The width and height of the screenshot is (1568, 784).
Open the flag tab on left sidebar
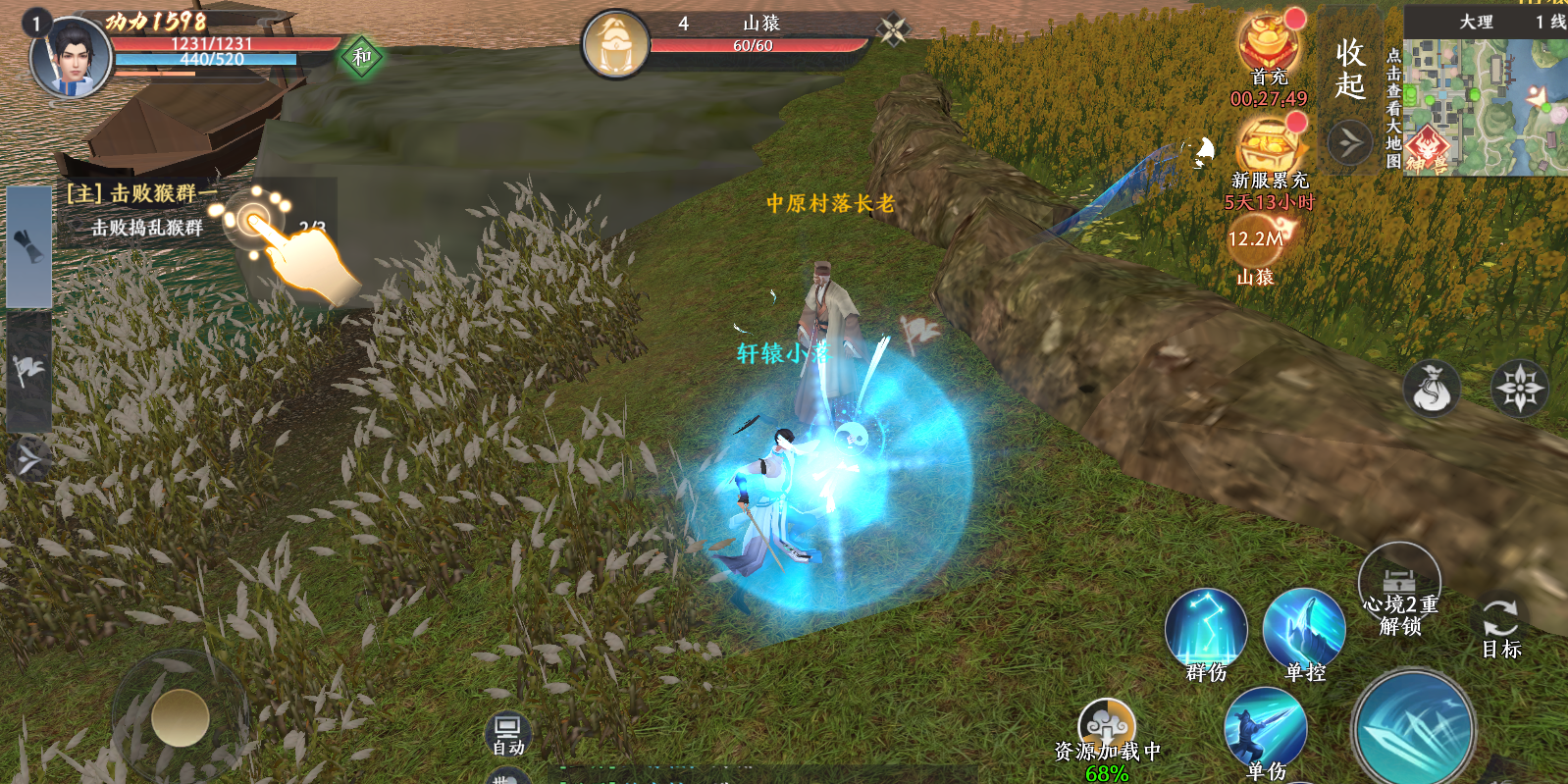[x=28, y=372]
